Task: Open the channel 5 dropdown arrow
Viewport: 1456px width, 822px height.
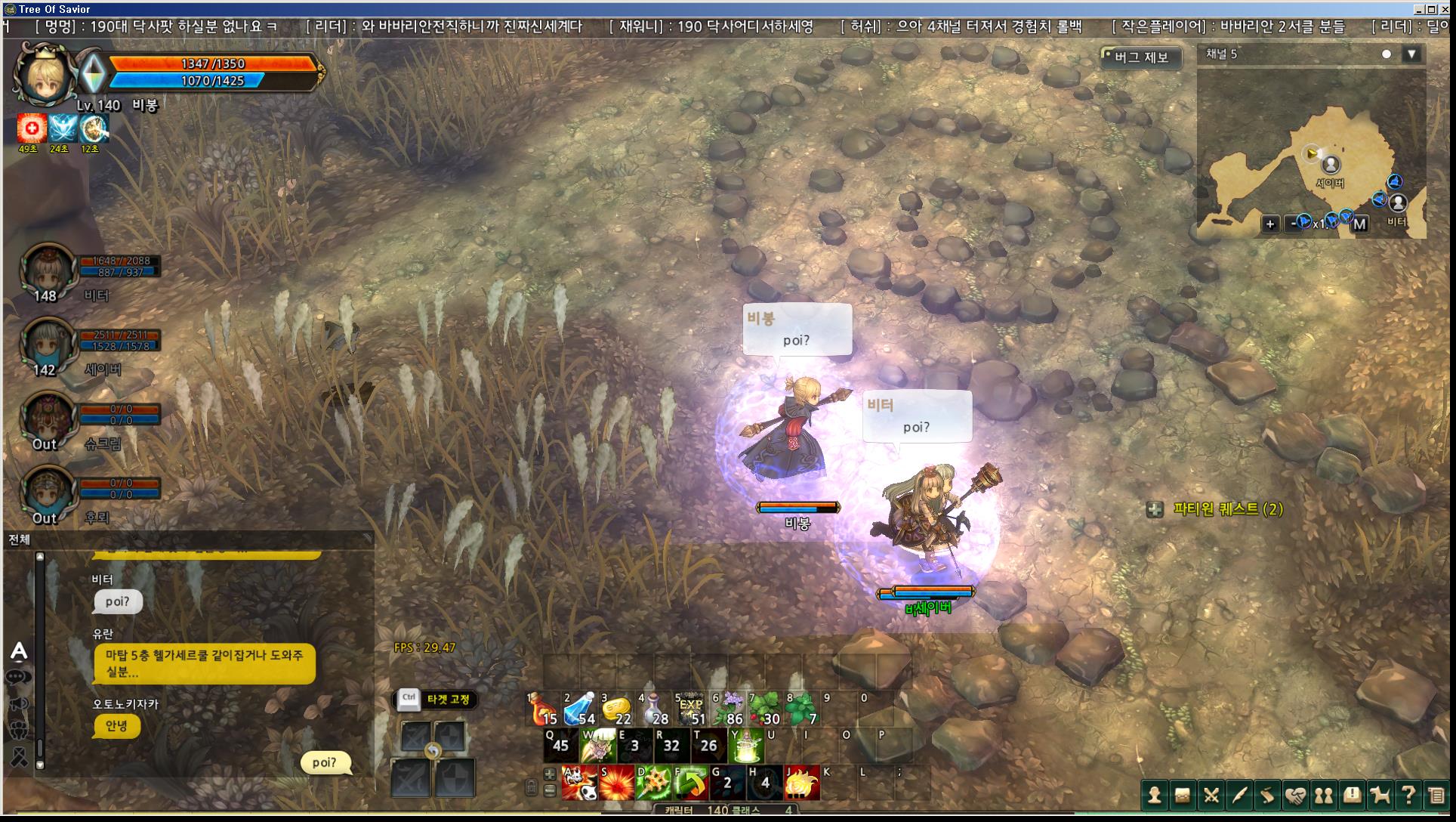Action: 1411,54
